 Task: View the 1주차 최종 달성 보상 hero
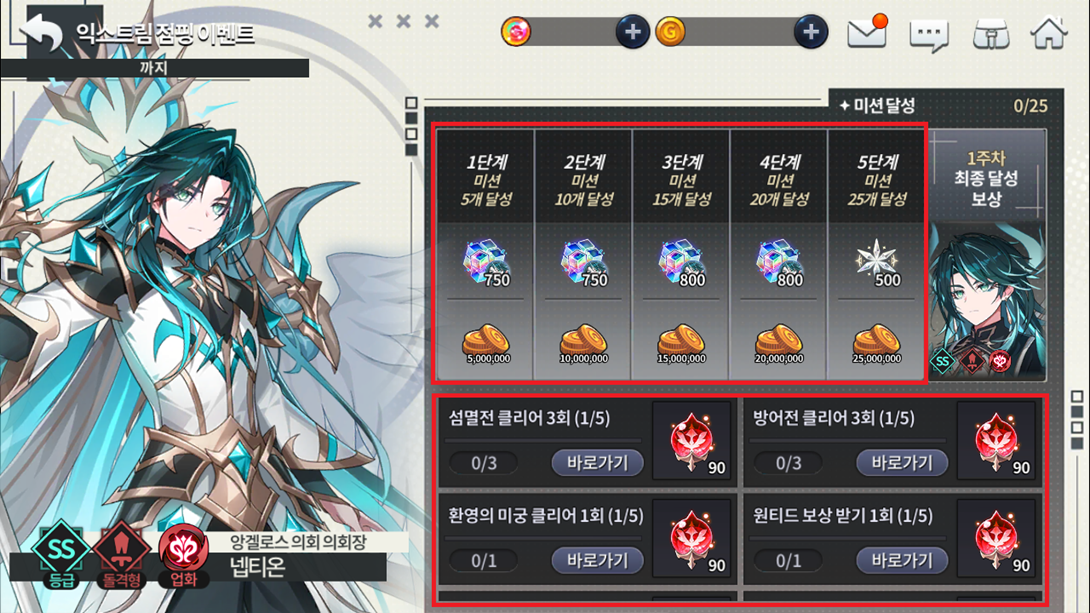click(987, 255)
